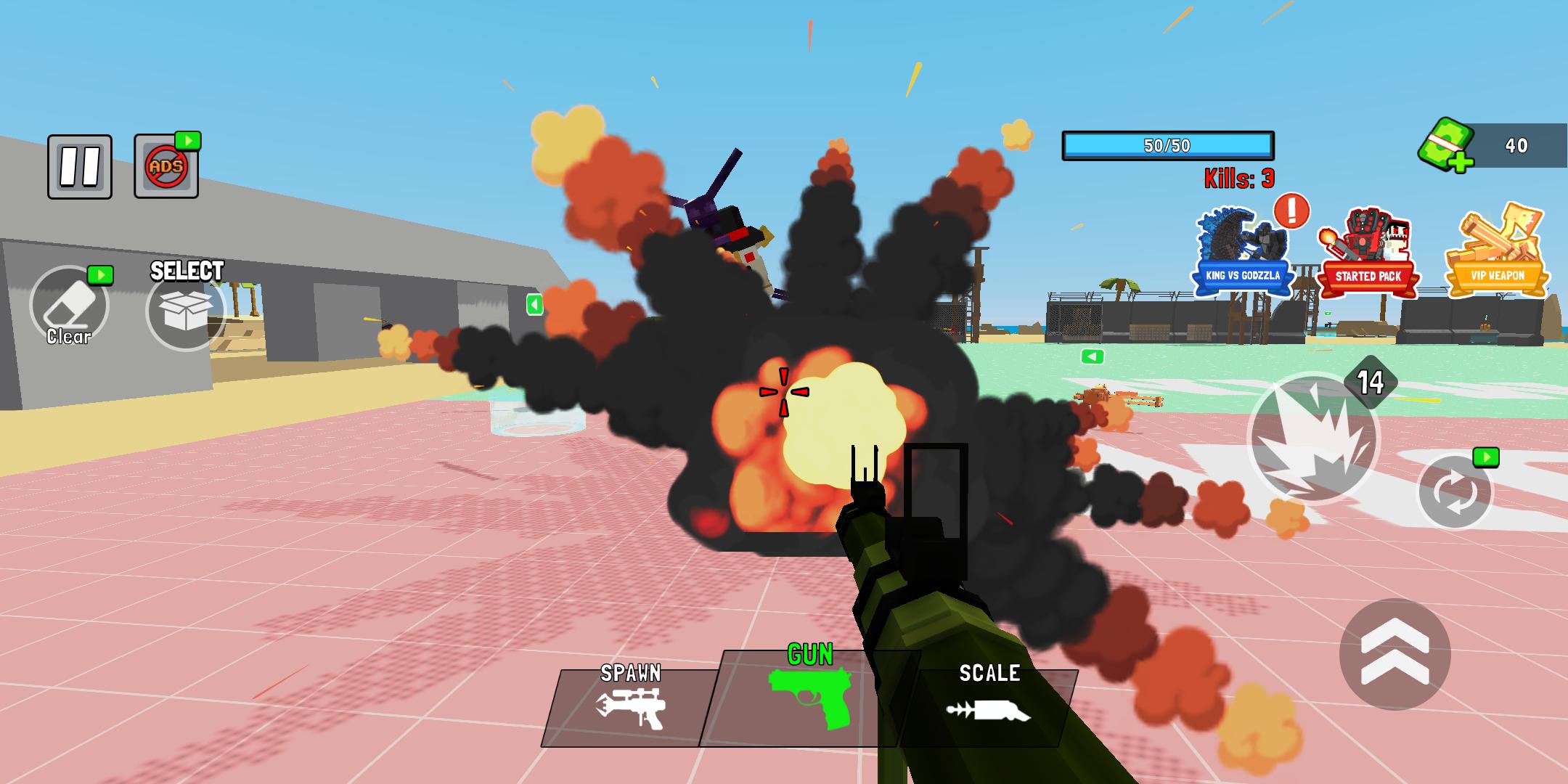Jump with the double-chevron button

(1395, 654)
